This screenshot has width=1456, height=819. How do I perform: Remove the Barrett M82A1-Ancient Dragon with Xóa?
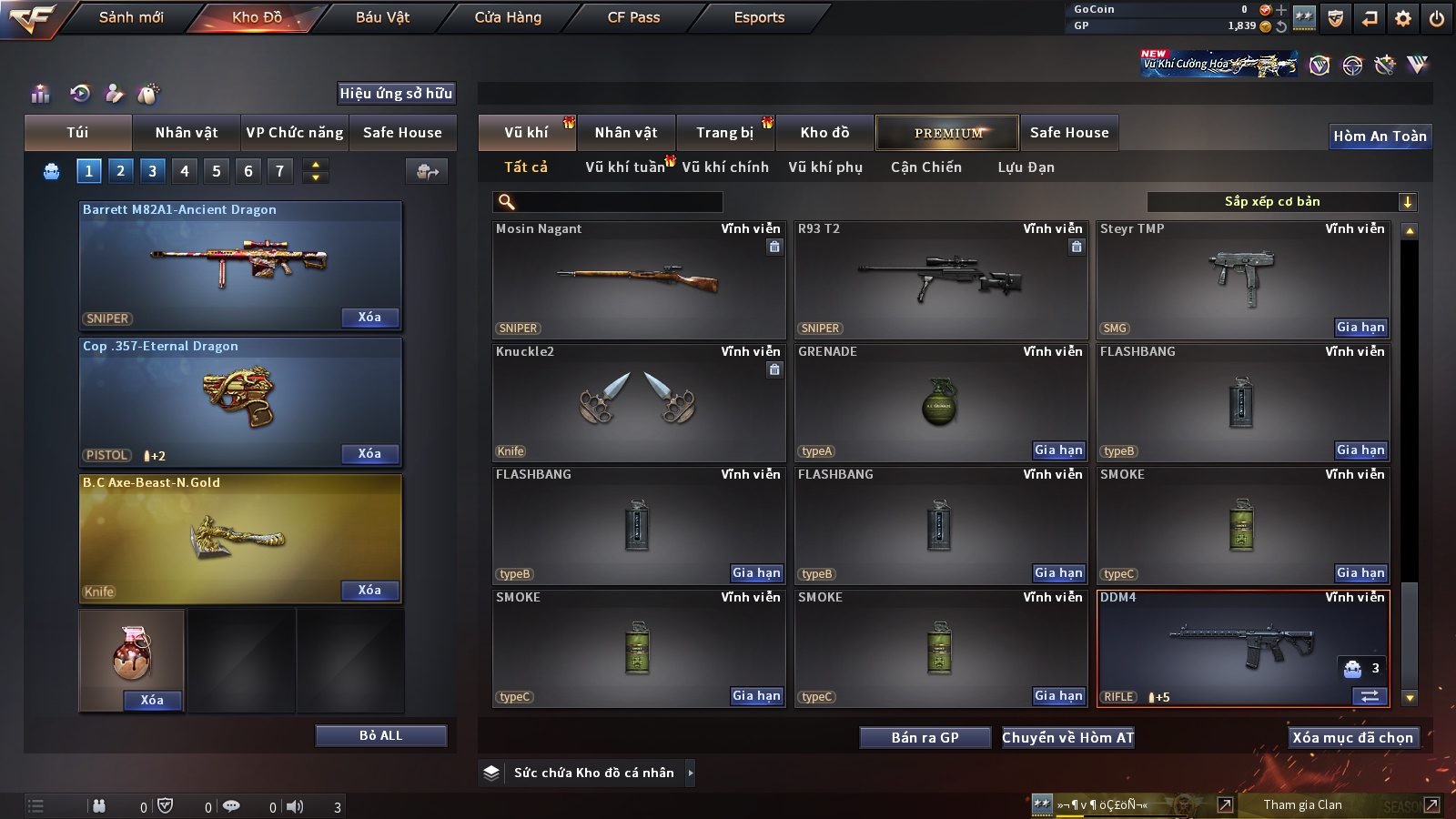point(369,317)
